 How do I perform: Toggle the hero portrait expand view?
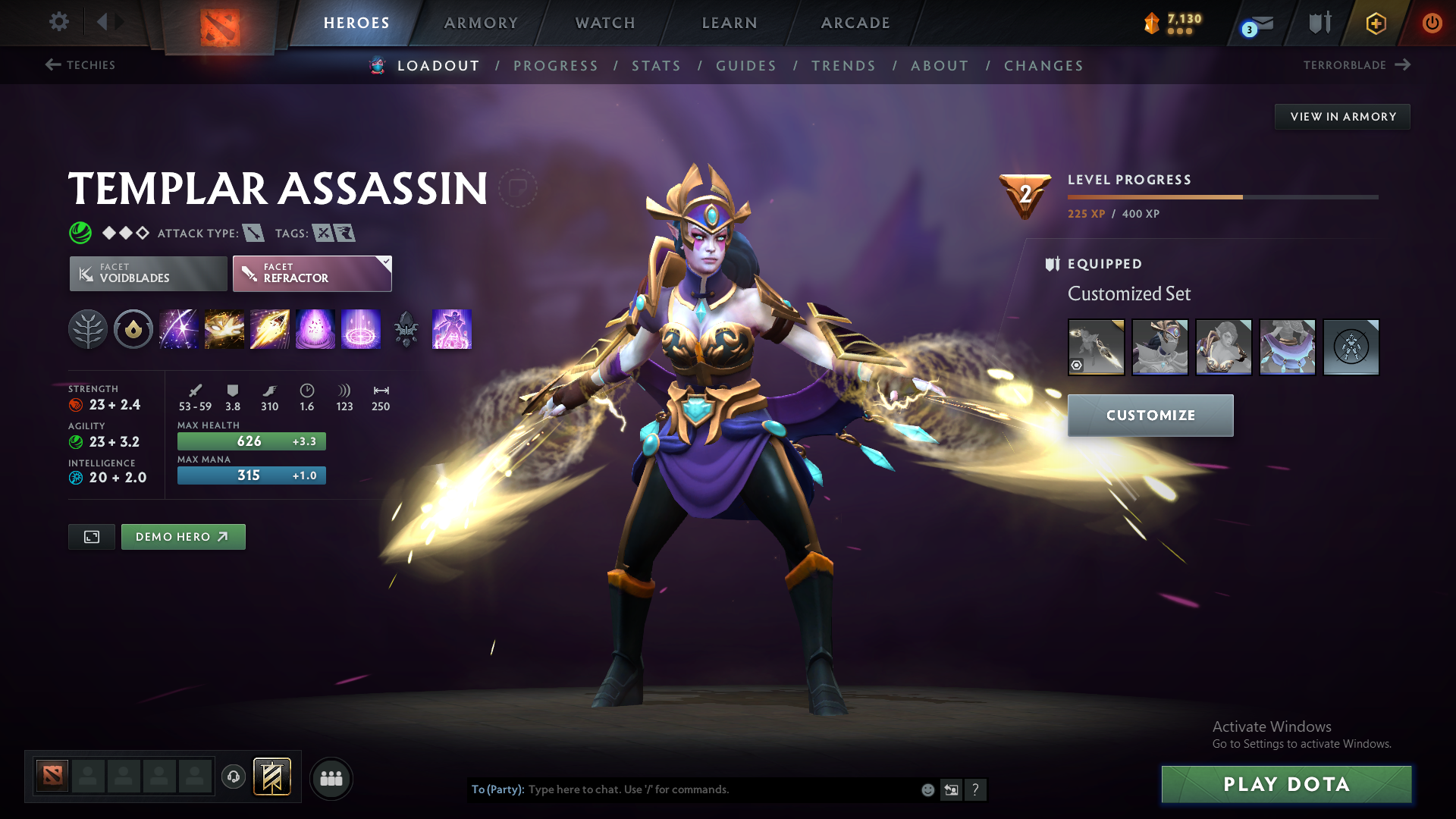[91, 536]
